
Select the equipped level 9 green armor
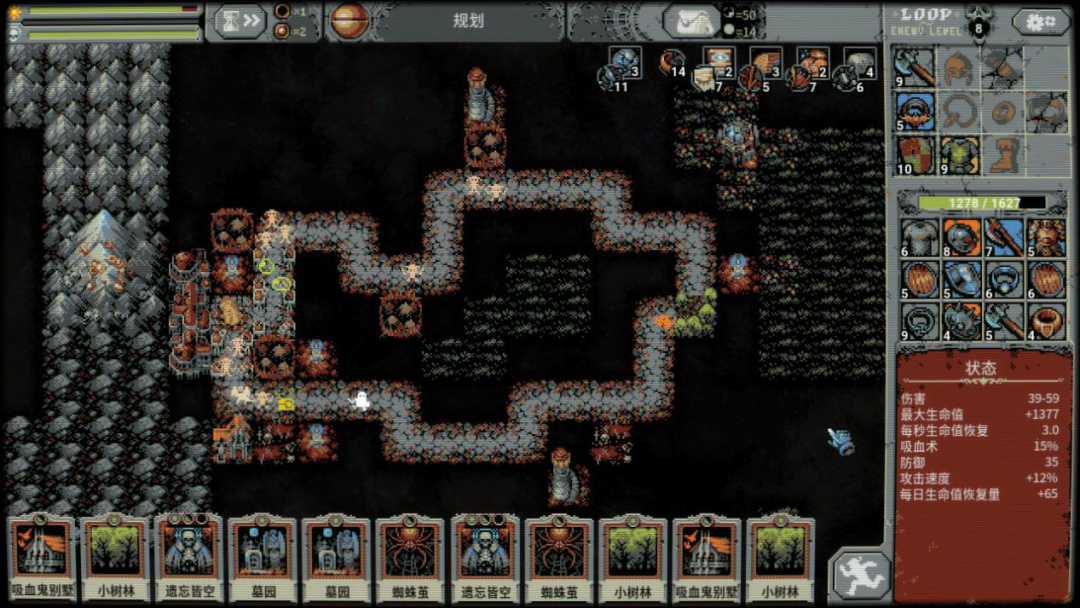pos(959,155)
